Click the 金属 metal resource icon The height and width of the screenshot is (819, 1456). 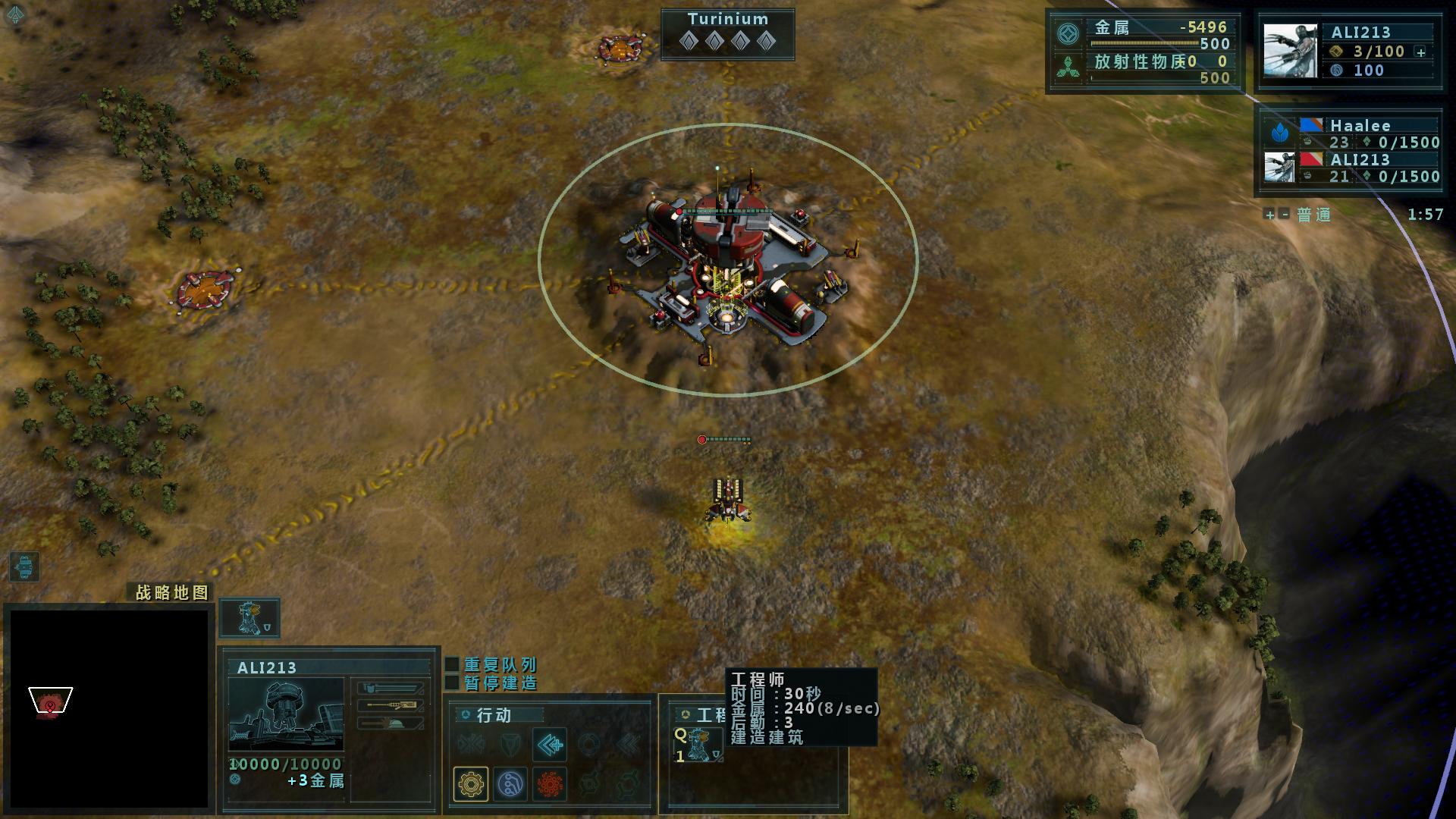pyautogui.click(x=1068, y=35)
